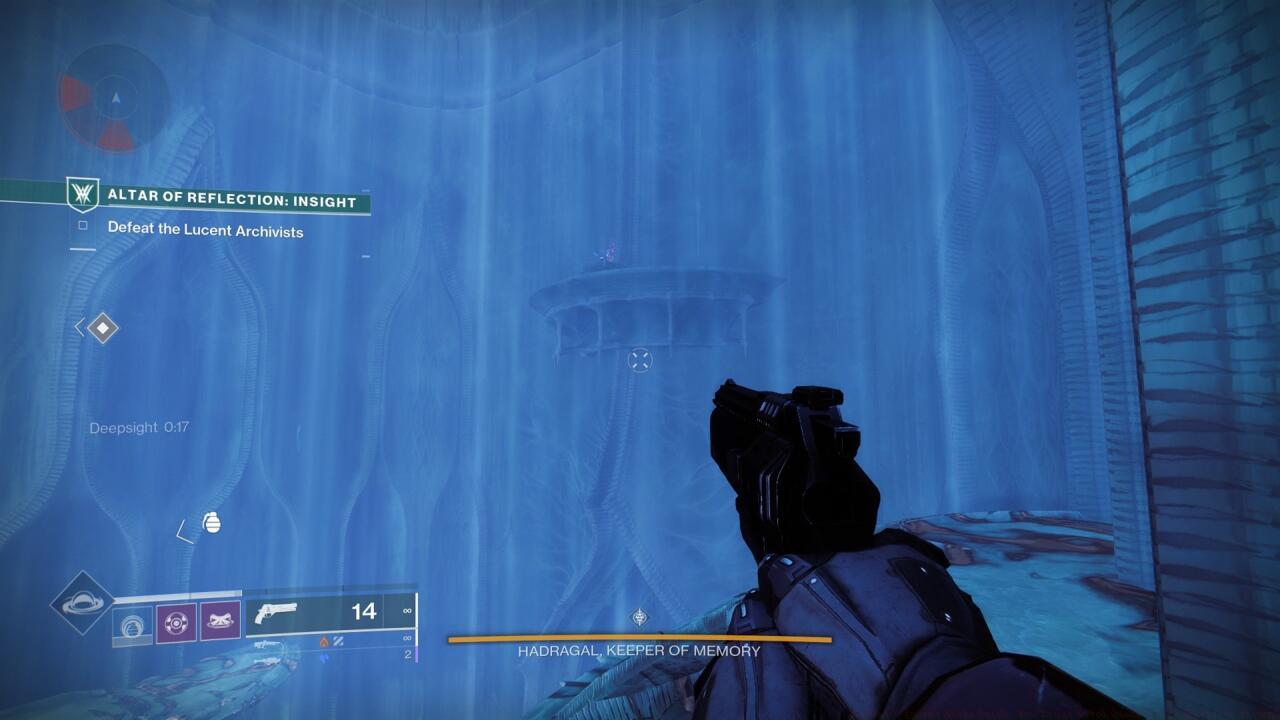Select the grenade ability slot
This screenshot has width=1280, height=720.
(133, 622)
